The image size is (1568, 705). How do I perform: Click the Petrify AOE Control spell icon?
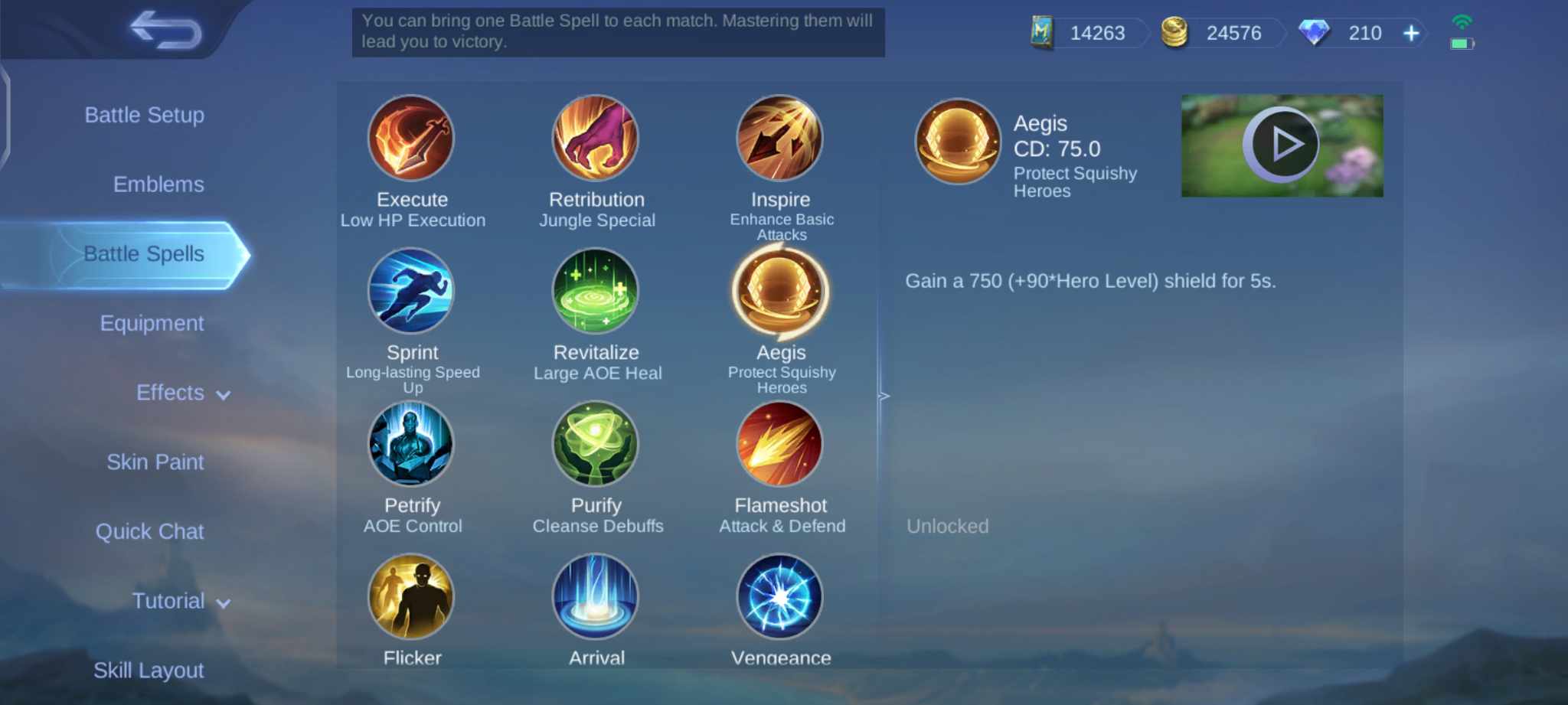tap(412, 445)
